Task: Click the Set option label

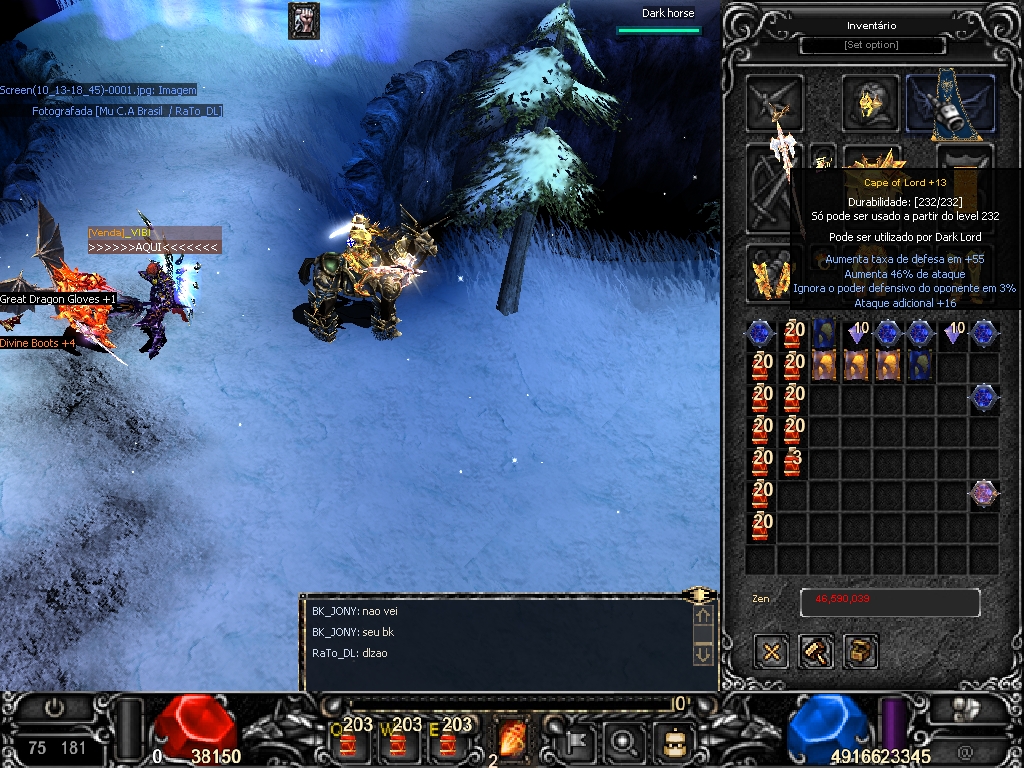Action: click(x=872, y=45)
